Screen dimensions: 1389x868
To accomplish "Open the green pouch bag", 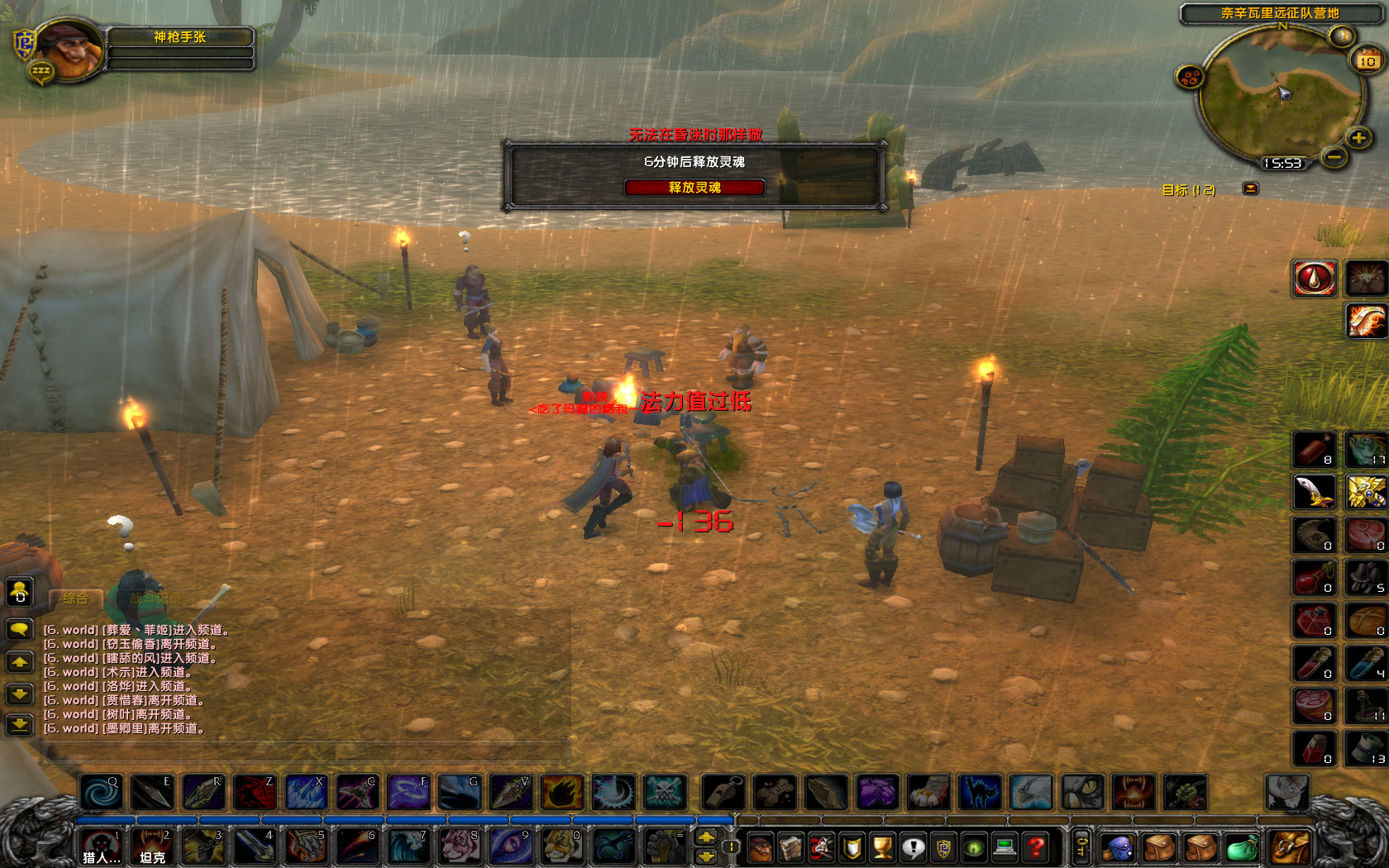I will pos(1242,847).
